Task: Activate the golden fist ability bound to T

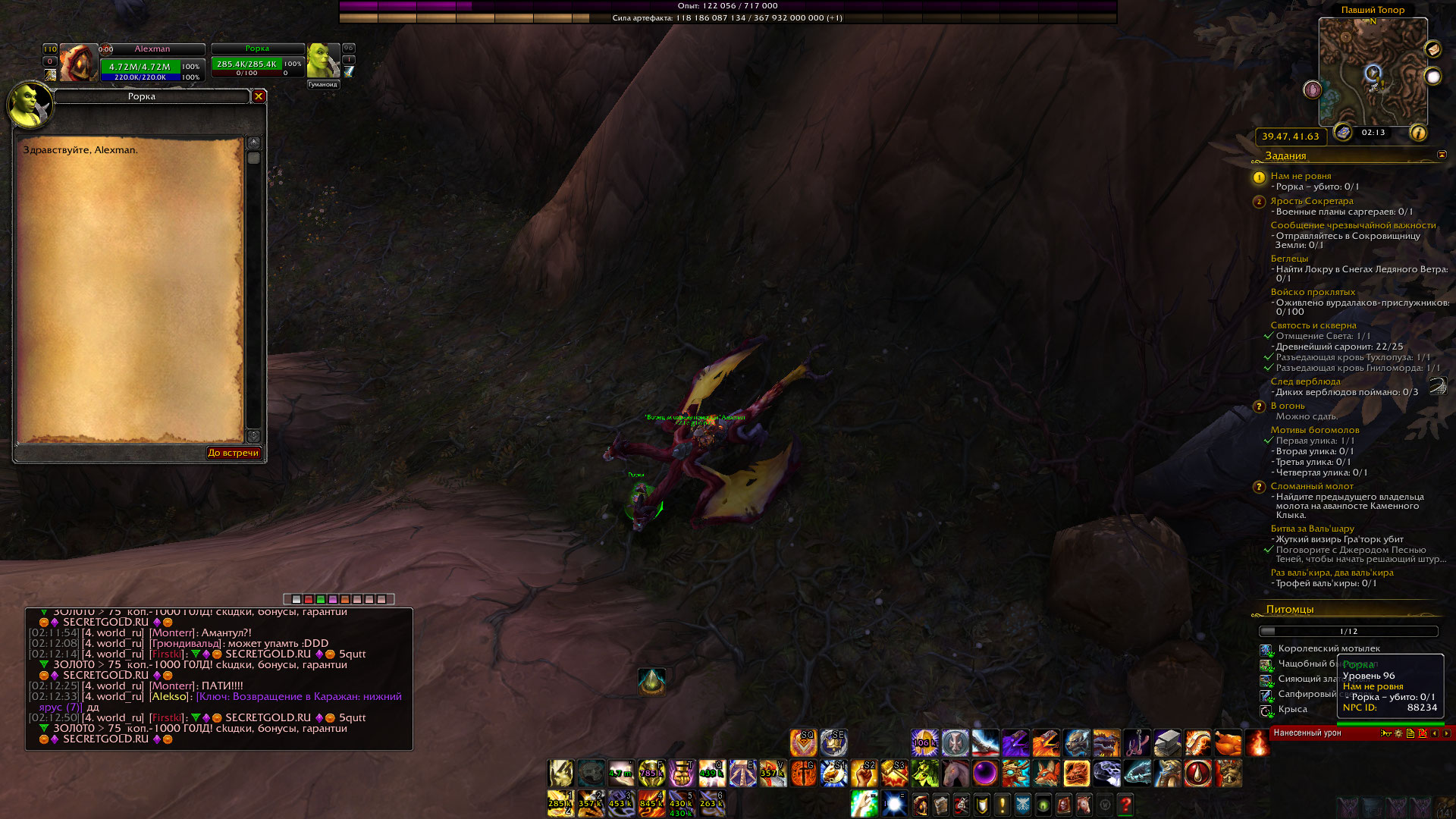Action: pyautogui.click(x=682, y=773)
